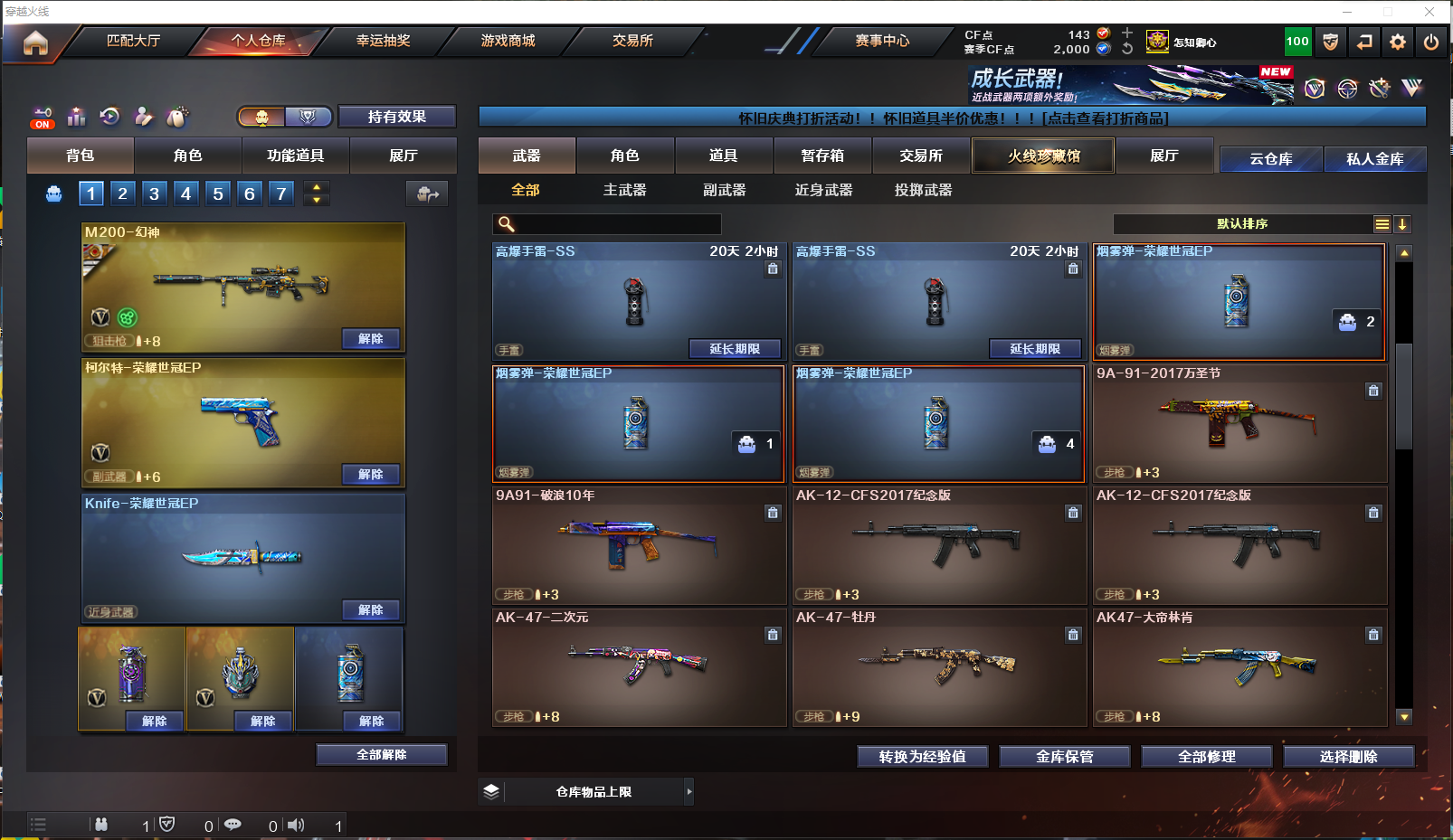Close the game window
1453x840 pixels.
point(1429,12)
